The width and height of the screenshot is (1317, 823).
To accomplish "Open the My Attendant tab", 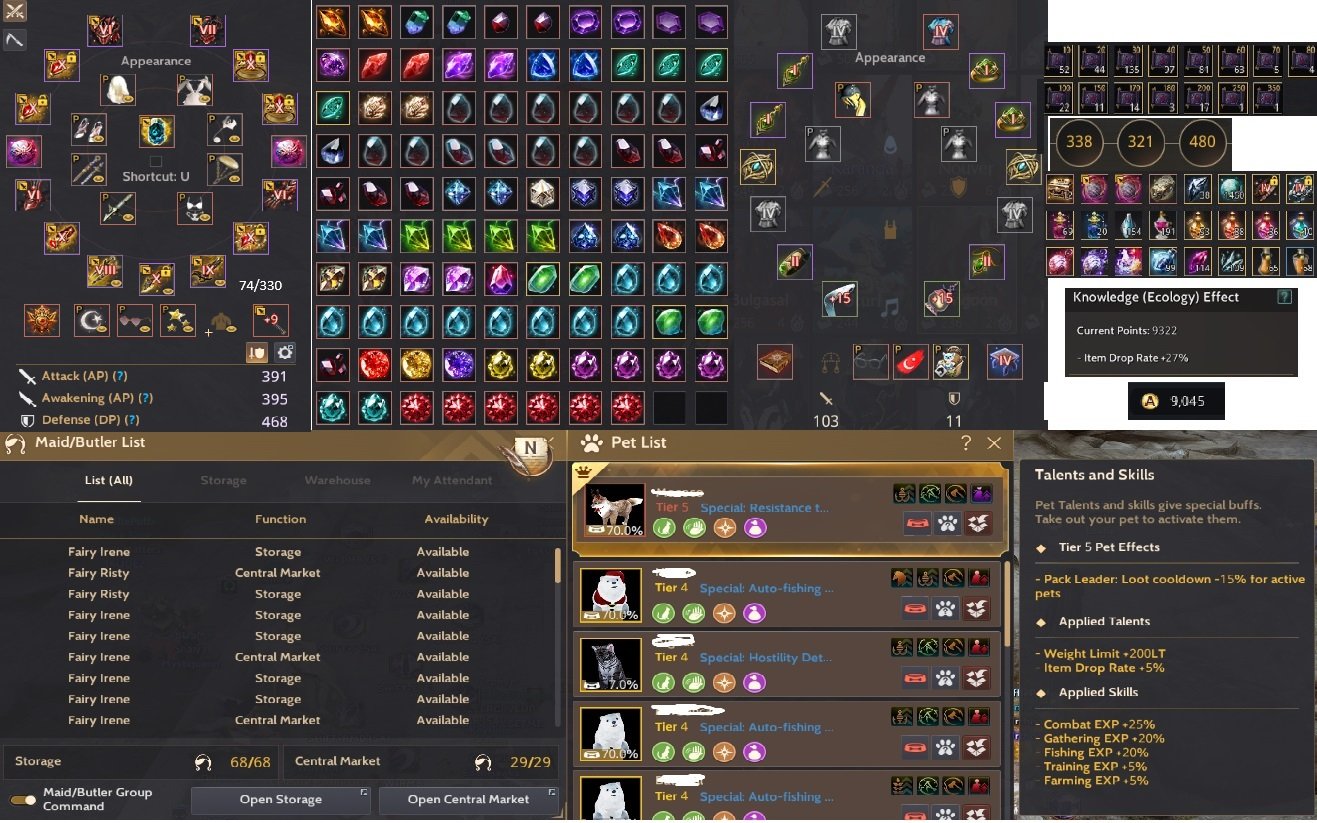I will 452,480.
